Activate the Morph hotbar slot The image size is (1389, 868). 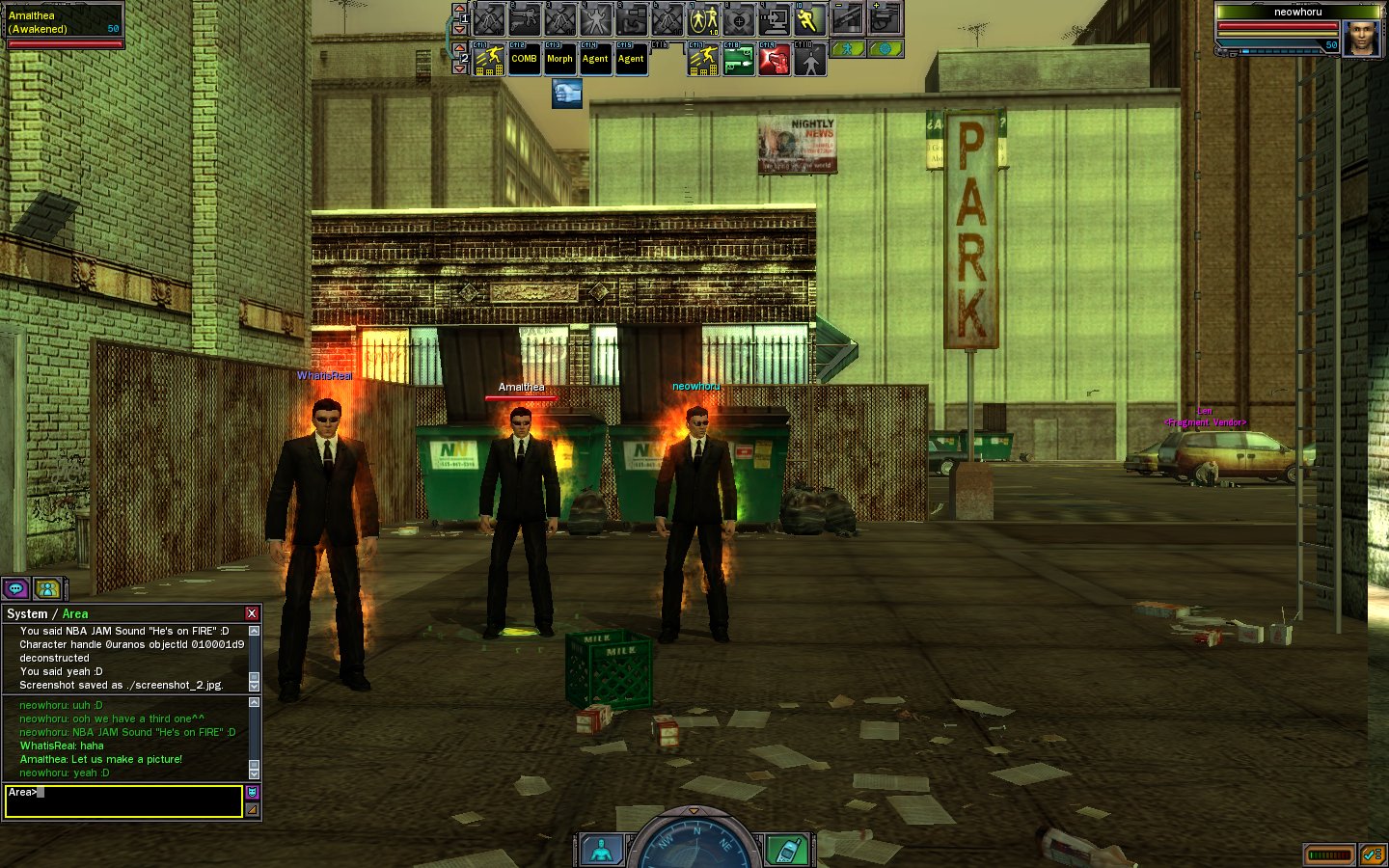[559, 59]
